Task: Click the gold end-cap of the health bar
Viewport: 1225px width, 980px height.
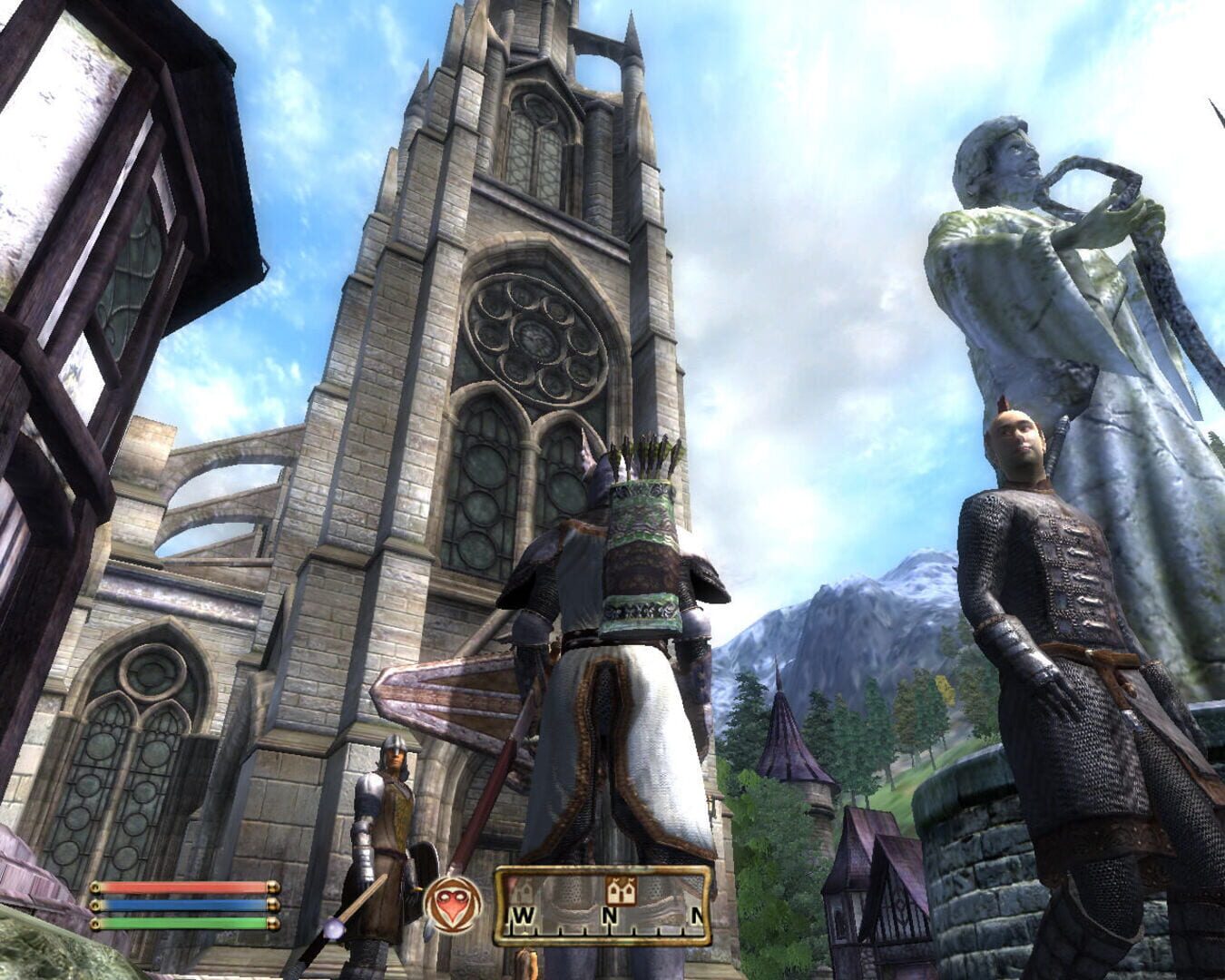Action: 272,886
